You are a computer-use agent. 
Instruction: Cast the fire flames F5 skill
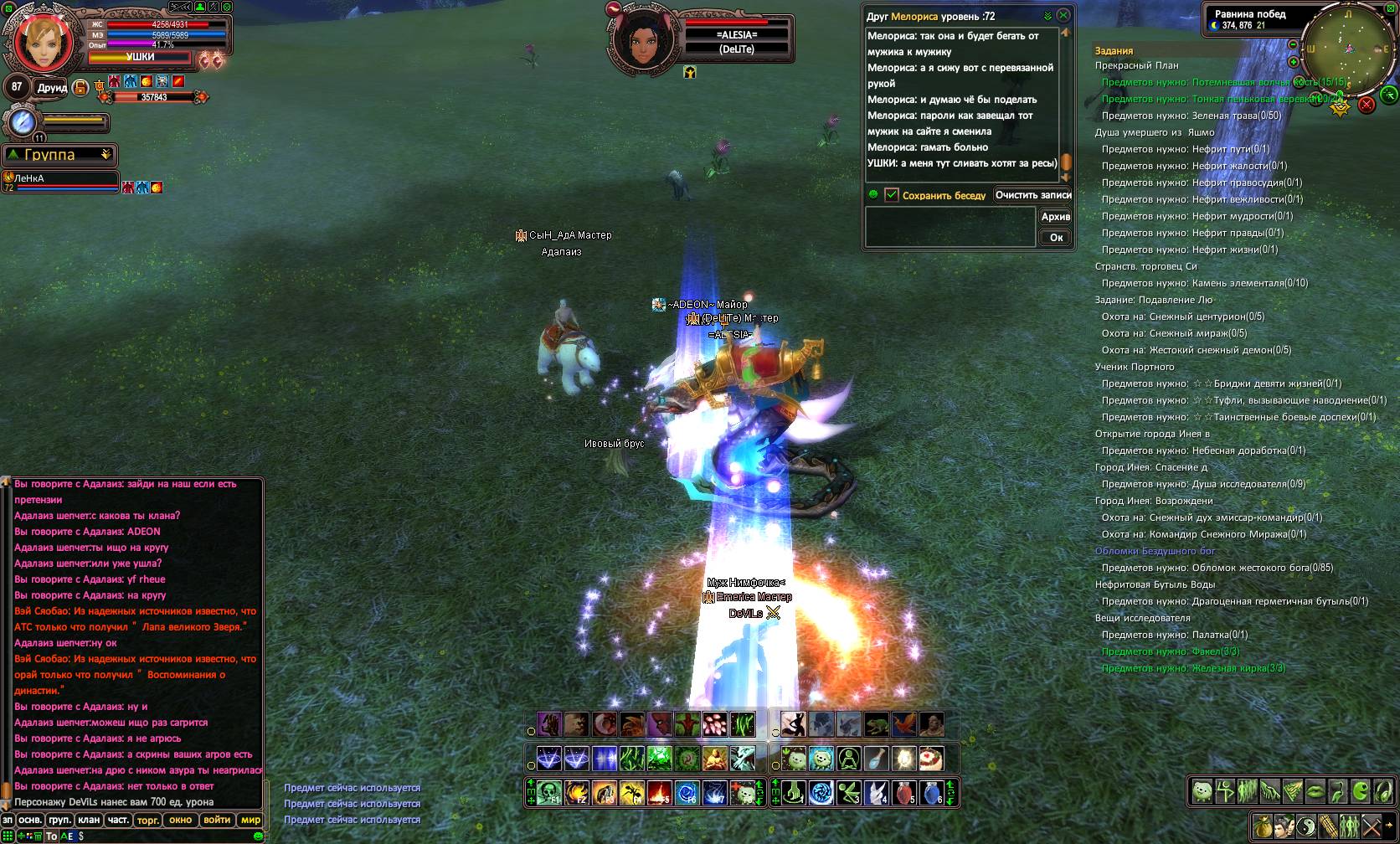click(659, 792)
